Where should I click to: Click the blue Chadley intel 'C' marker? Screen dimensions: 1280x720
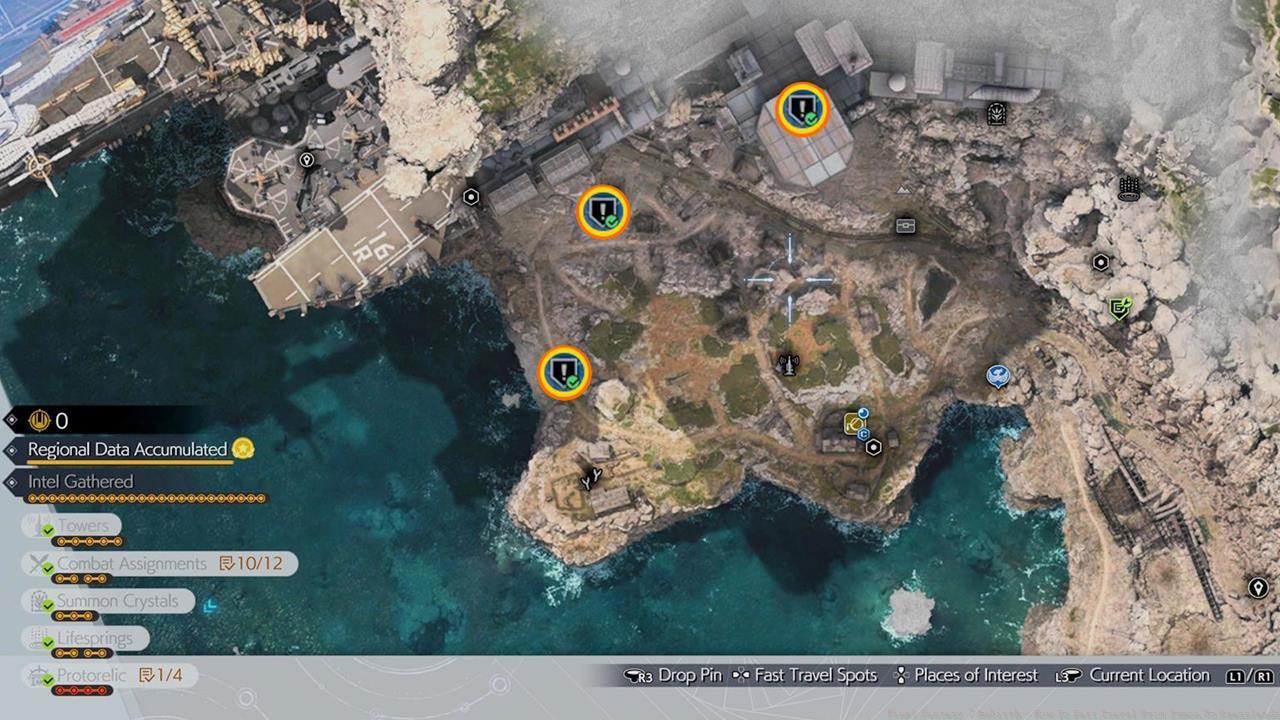[x=863, y=433]
